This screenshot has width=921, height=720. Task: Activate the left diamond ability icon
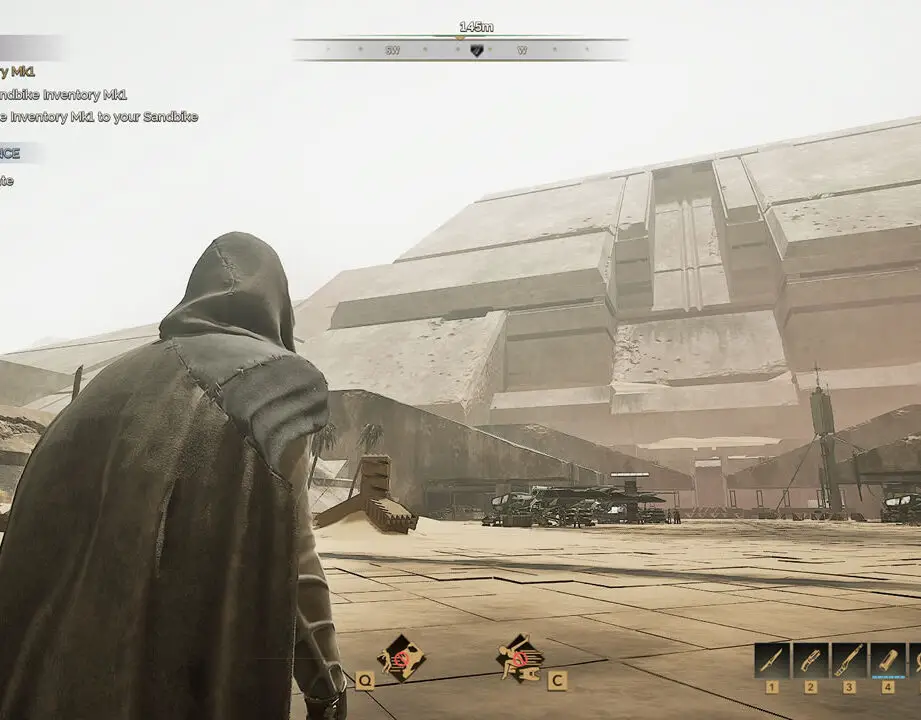[x=400, y=657]
